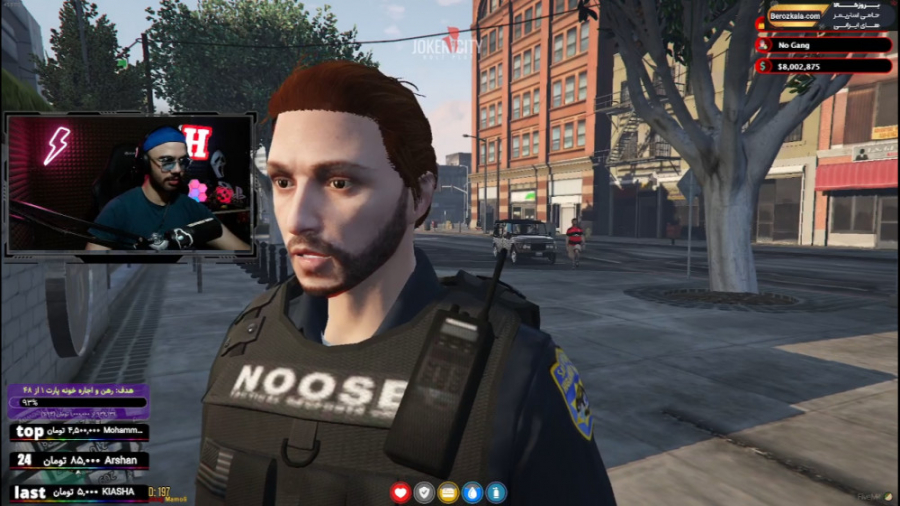
Task: Click the blue water drop thirst icon
Action: coord(473,492)
